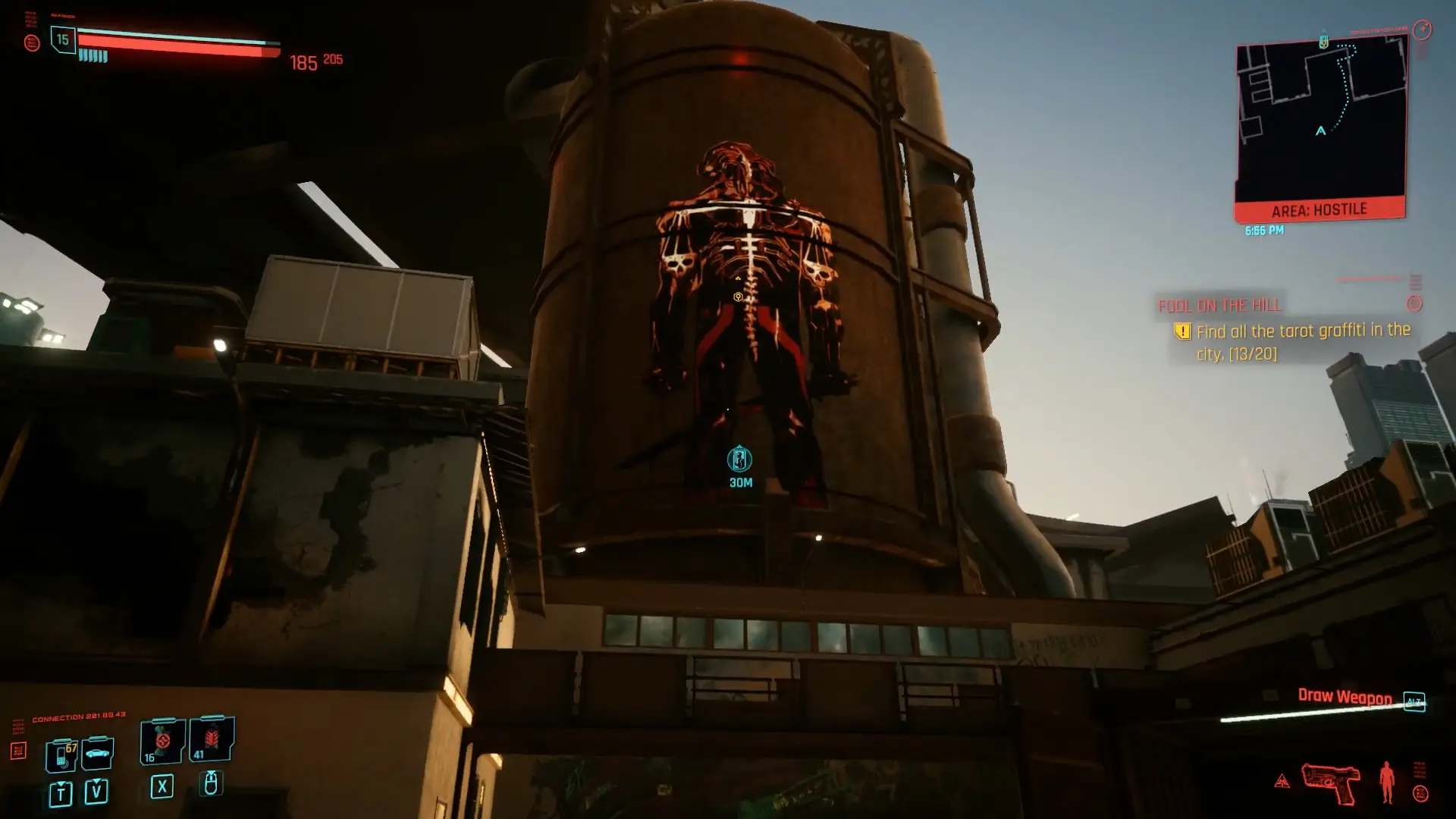Select the hazard triangle icon near the weapon display
The height and width of the screenshot is (819, 1456).
click(x=1282, y=780)
